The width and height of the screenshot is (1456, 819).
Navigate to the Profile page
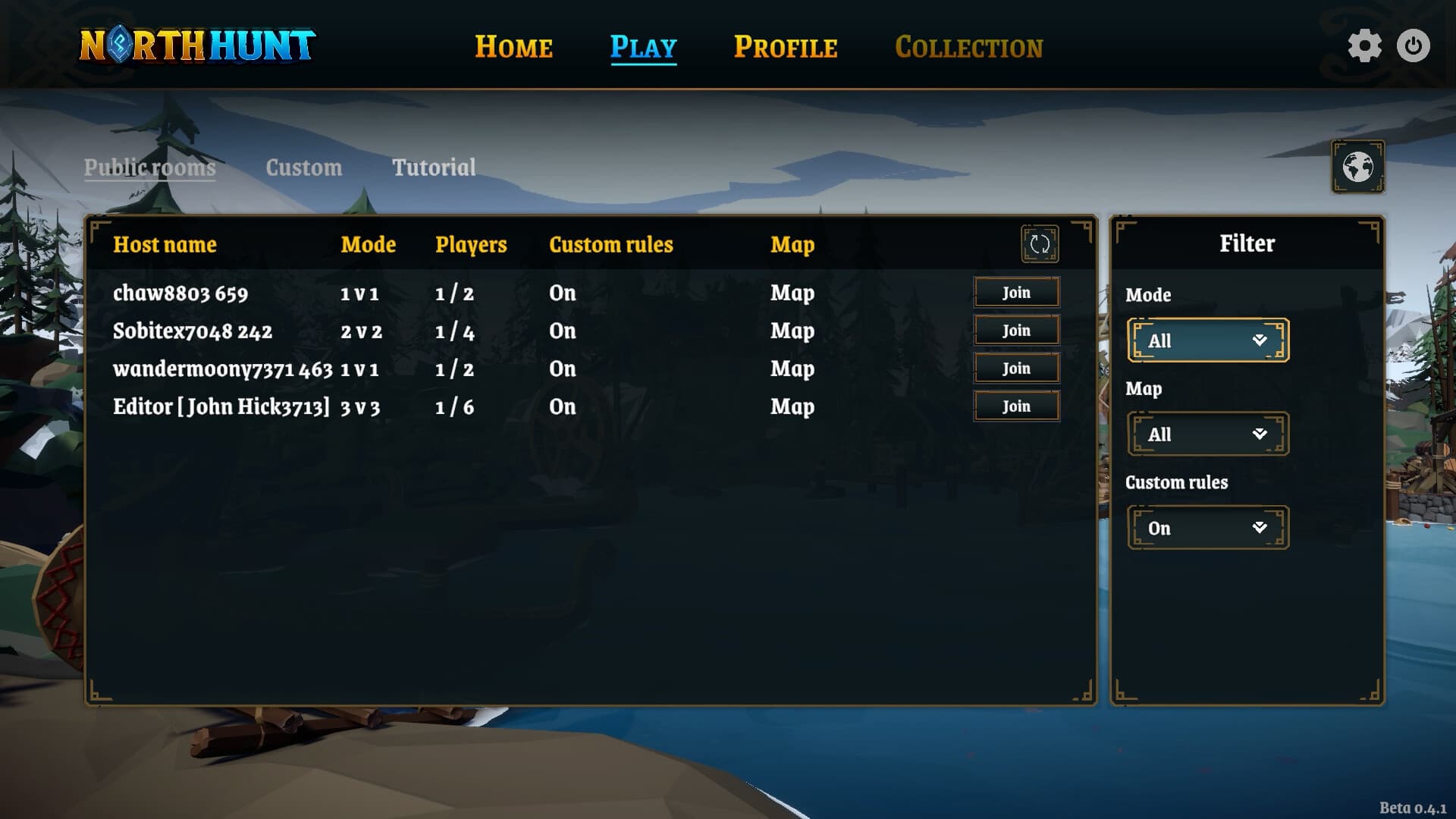click(786, 47)
